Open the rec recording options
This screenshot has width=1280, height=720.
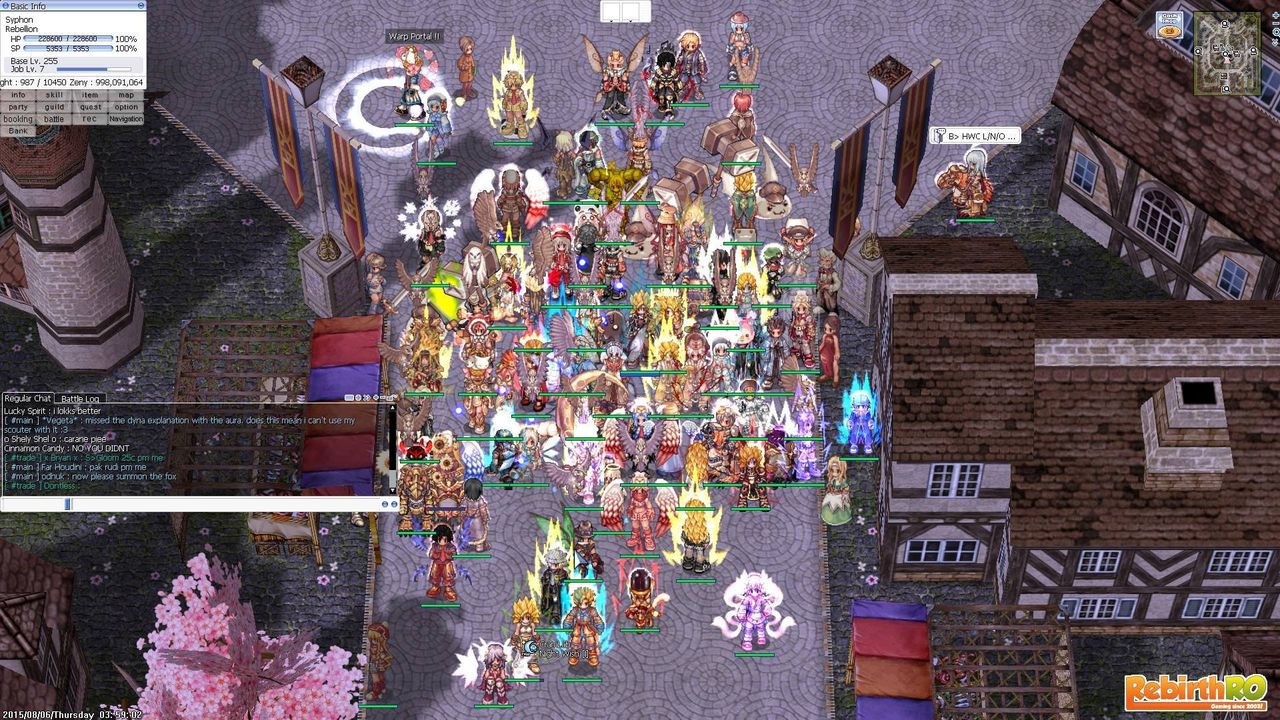[91, 118]
